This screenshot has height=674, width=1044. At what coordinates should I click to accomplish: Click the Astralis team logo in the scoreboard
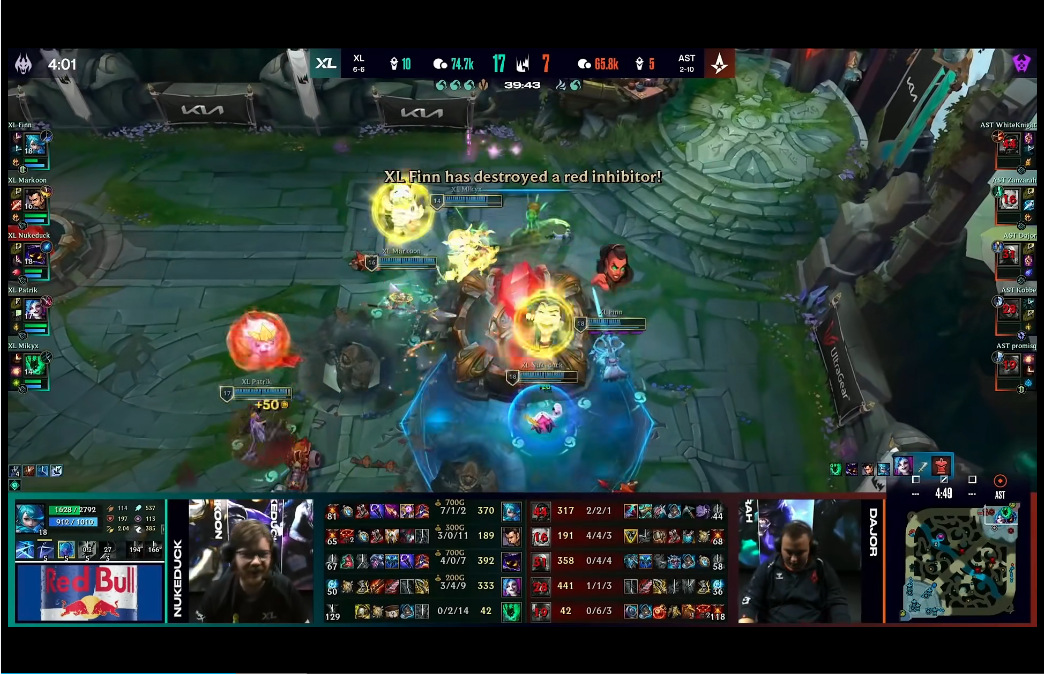719,63
